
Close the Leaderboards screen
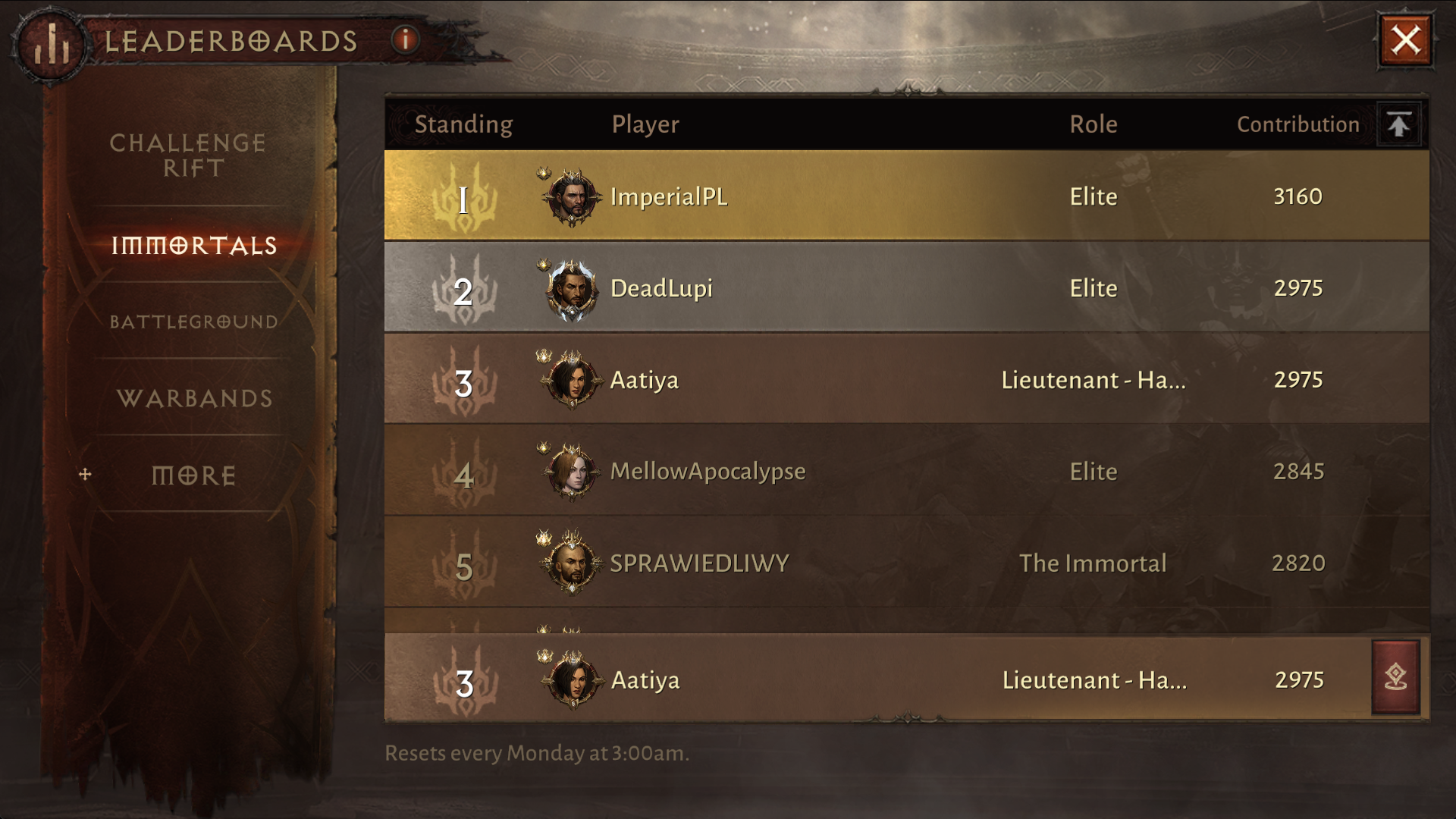click(x=1405, y=40)
